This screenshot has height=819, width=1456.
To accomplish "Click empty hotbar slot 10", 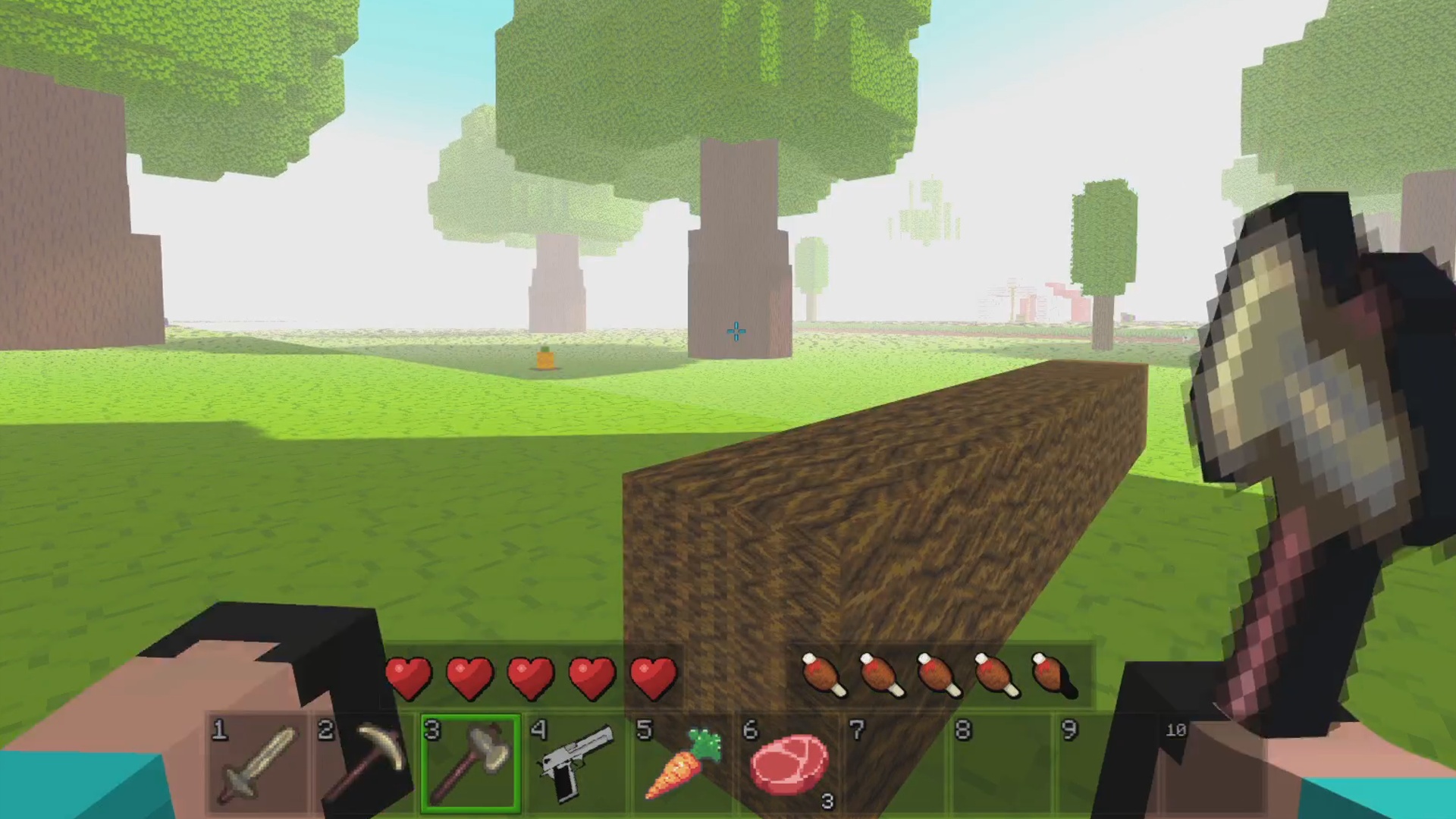I will coord(1213,762).
